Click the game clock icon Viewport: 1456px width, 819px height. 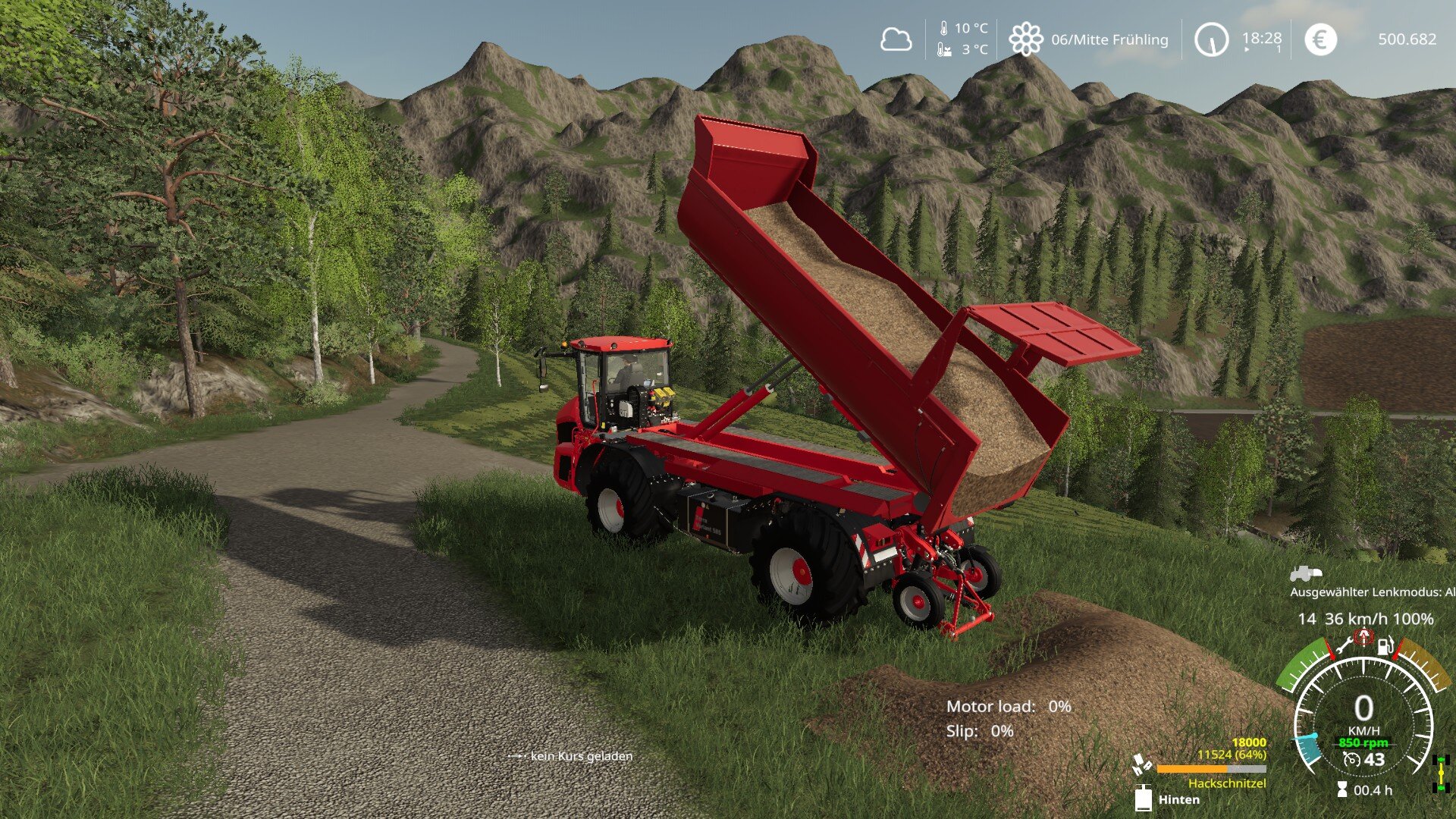pos(1211,39)
